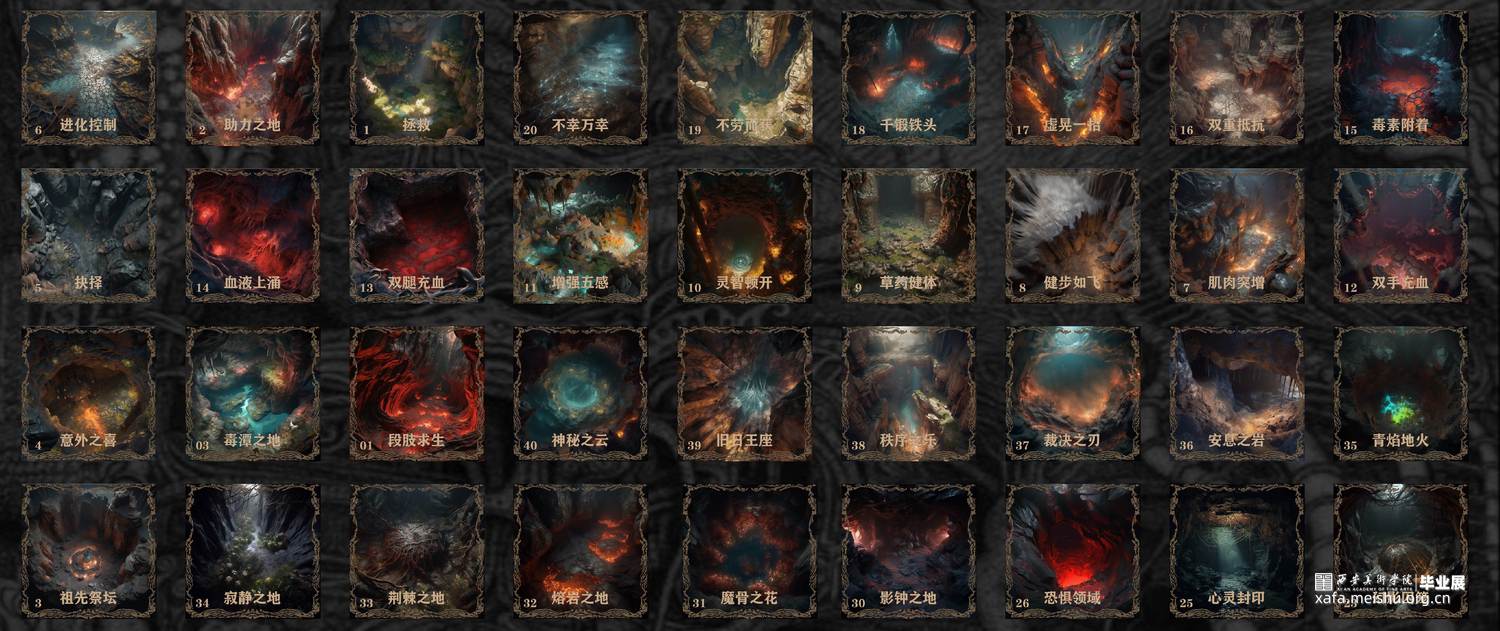Select the 旧日王座 card
The width and height of the screenshot is (1500, 631).
744,392
